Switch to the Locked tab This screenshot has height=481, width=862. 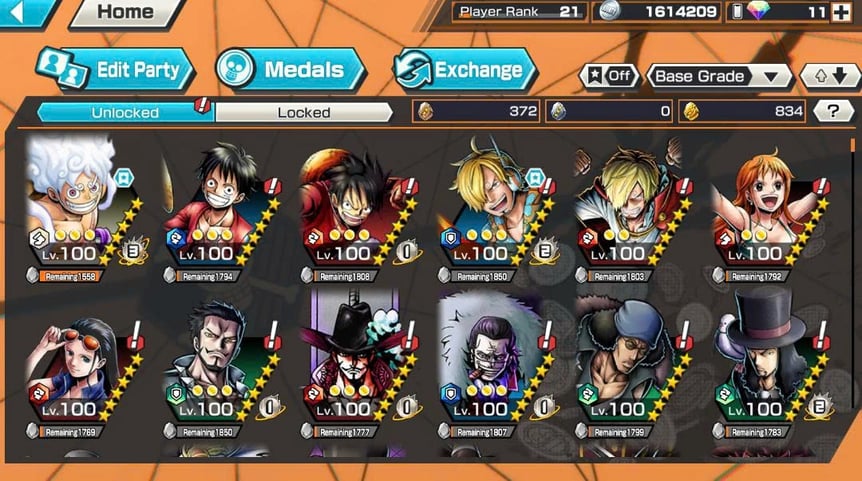click(303, 112)
